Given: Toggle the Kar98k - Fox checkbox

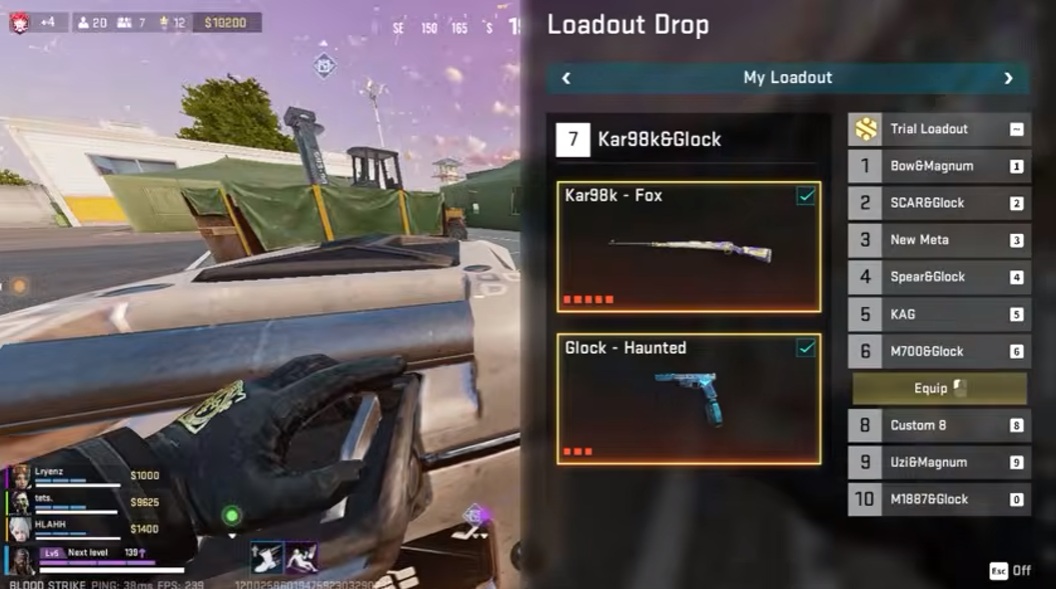Looking at the screenshot, I should click(x=805, y=197).
